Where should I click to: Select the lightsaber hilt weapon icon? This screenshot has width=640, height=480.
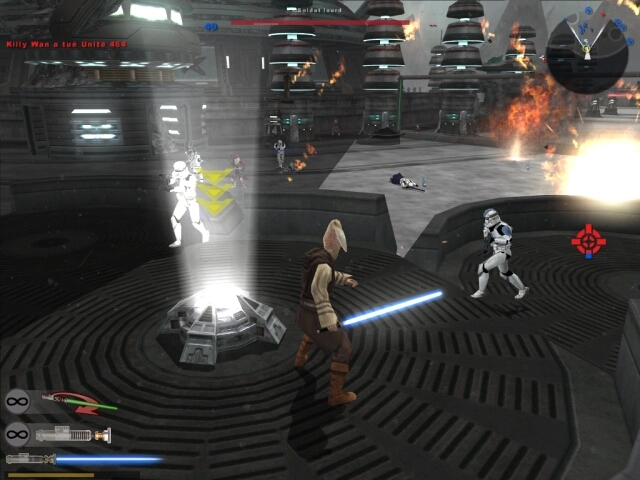[x=75, y=434]
